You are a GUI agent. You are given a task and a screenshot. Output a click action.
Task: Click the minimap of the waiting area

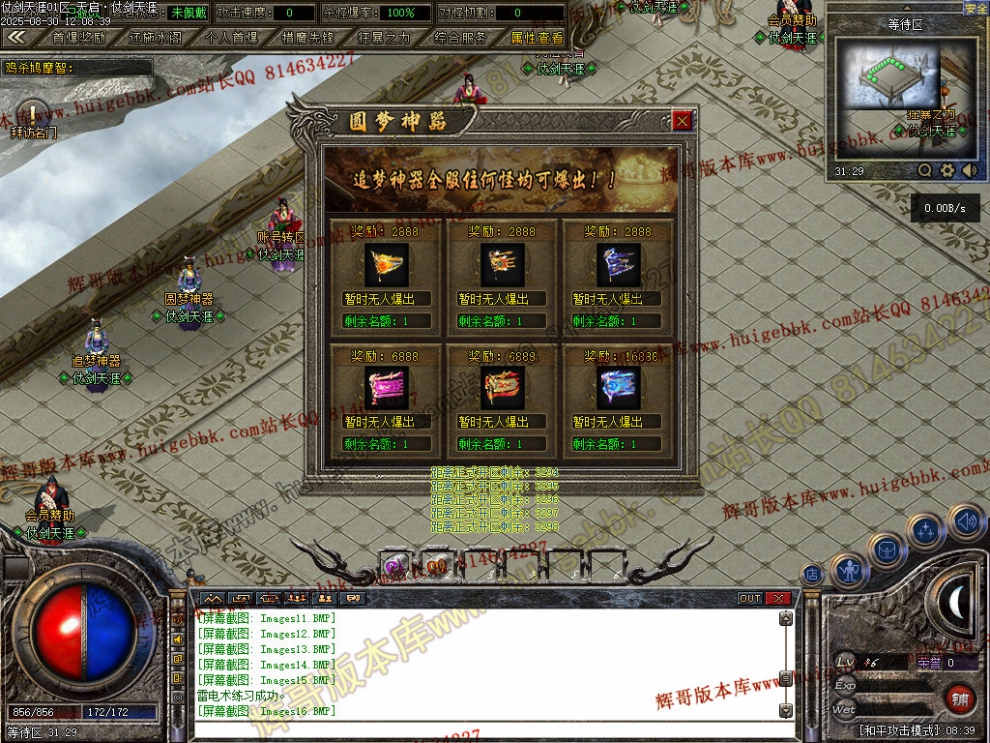[883, 75]
